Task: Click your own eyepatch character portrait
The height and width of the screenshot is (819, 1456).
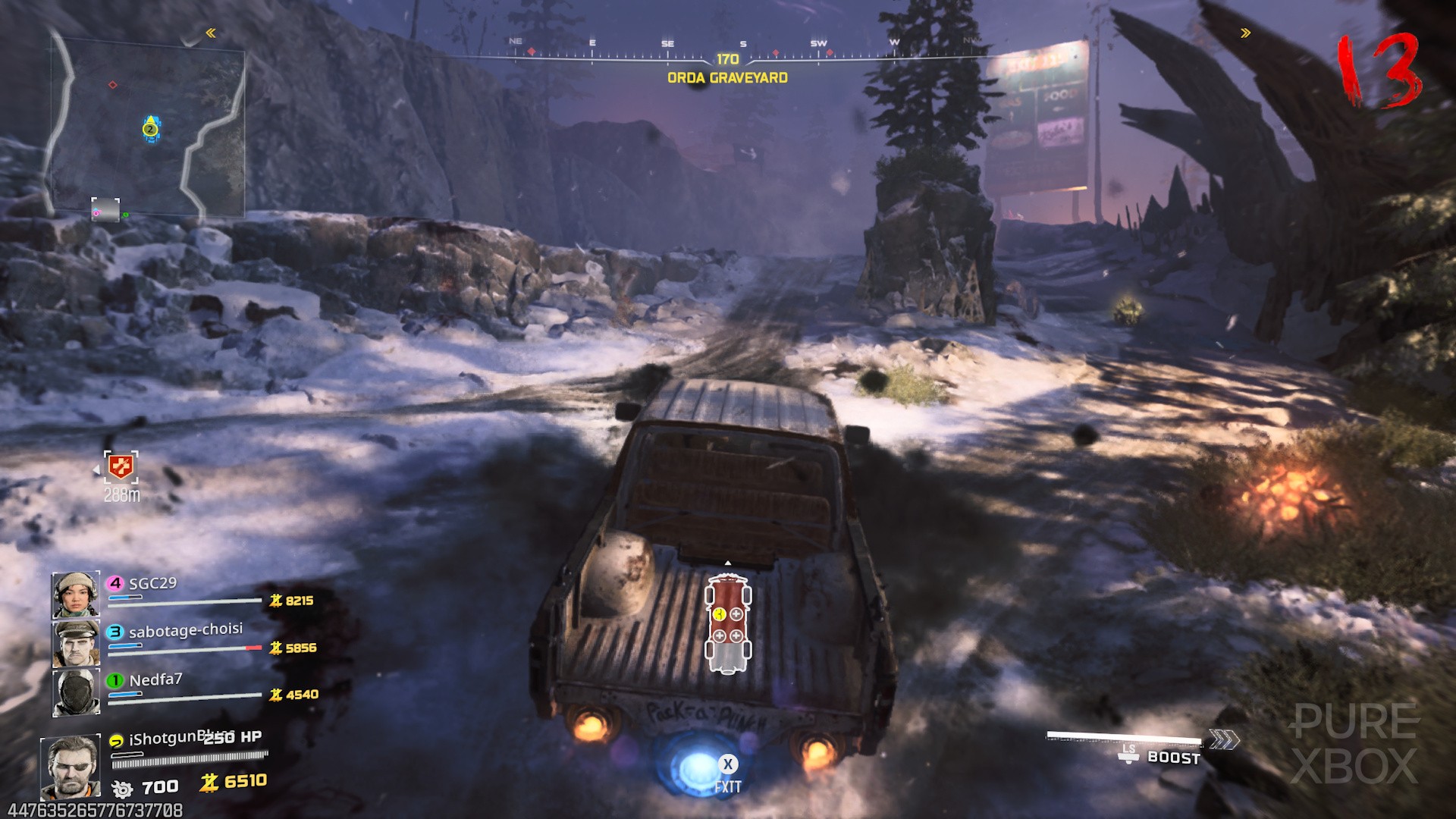Action: pyautogui.click(x=71, y=766)
